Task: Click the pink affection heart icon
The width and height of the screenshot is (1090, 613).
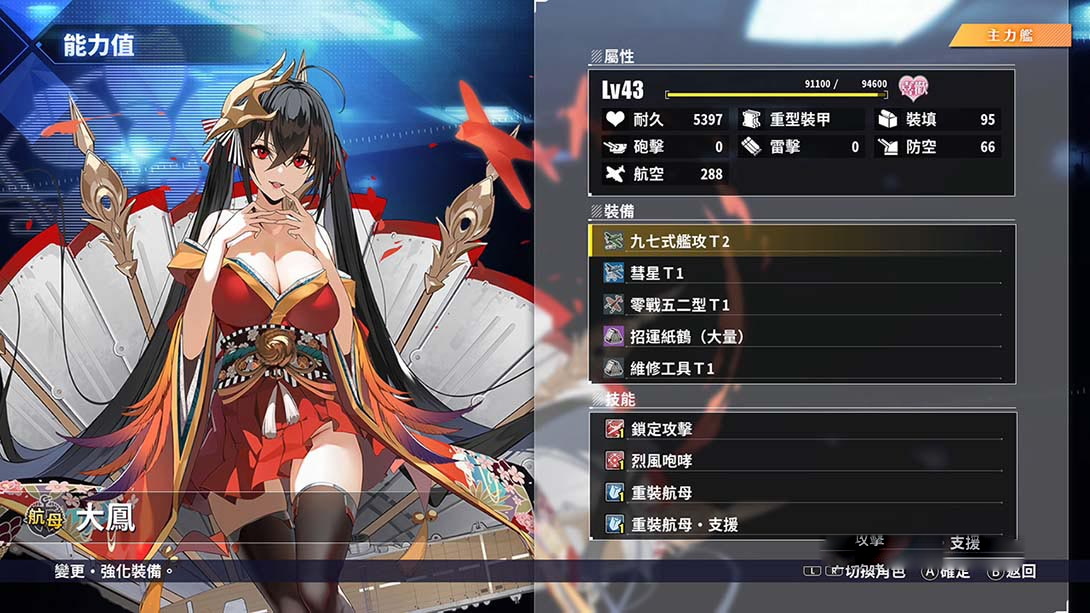Action: (x=913, y=88)
